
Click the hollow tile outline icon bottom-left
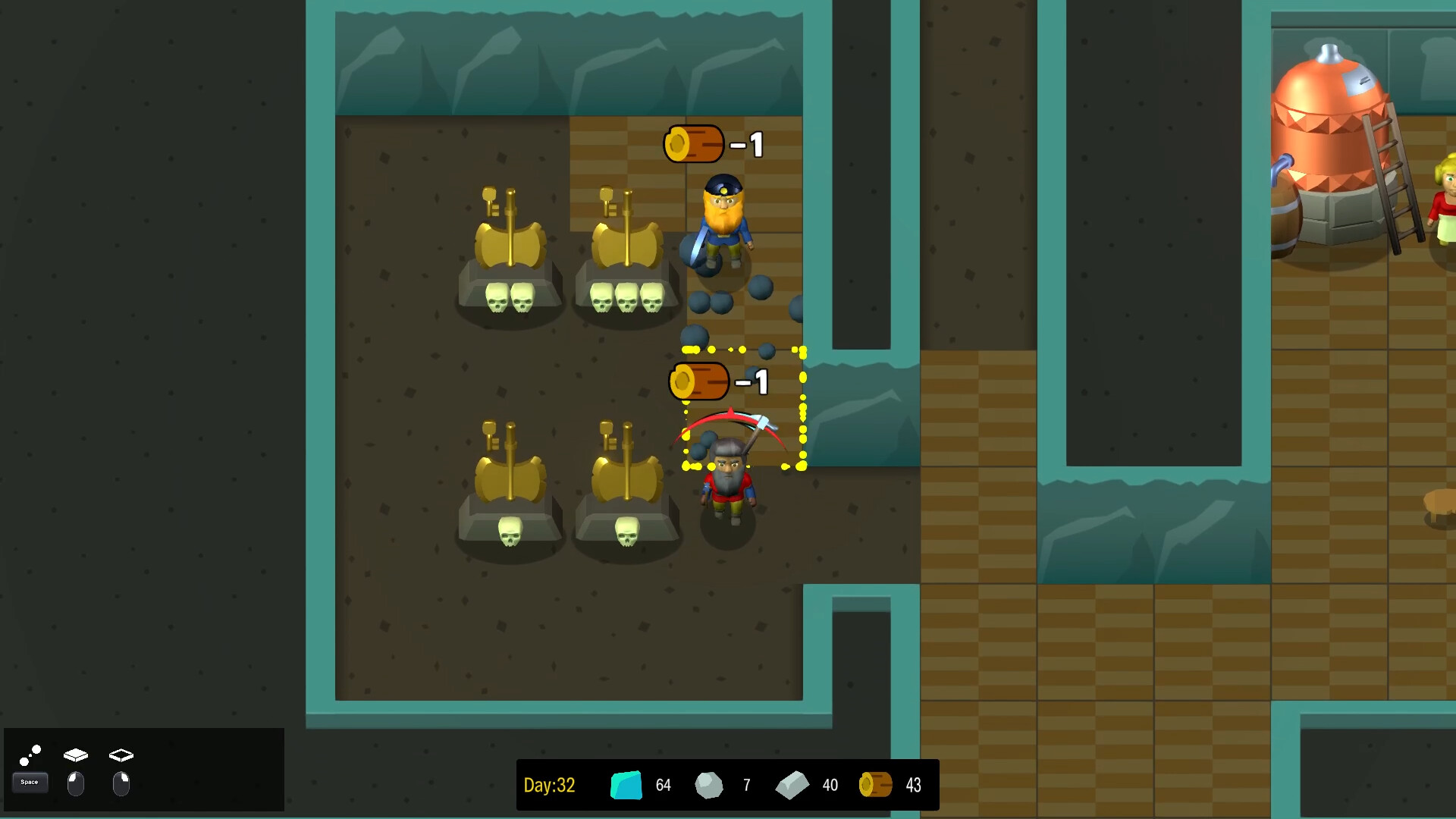click(x=121, y=754)
